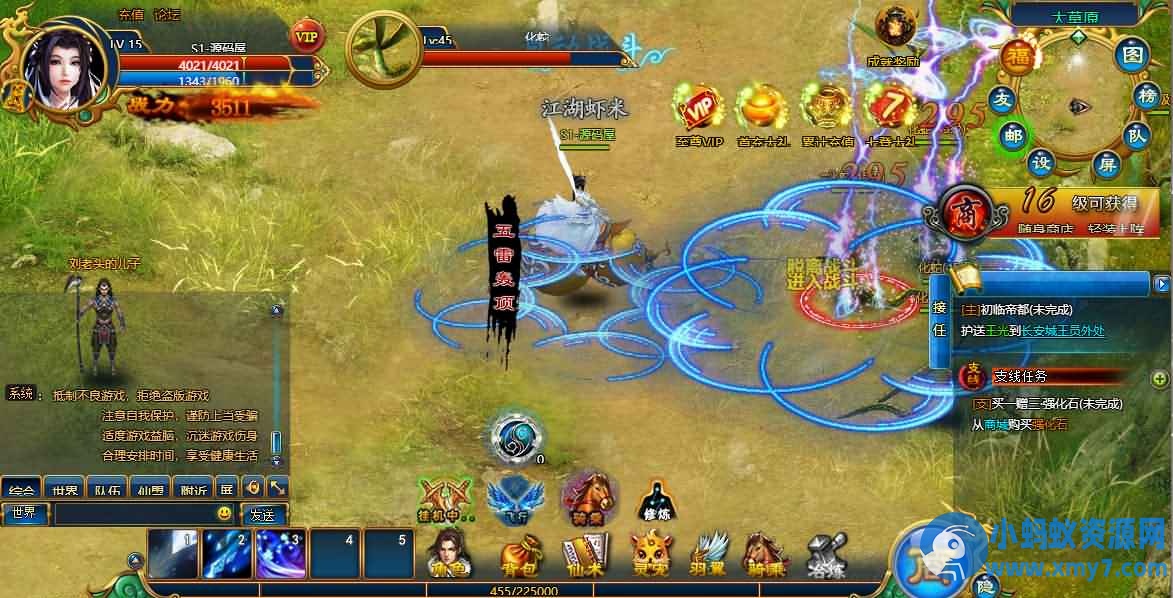Use the skill in hotbar slot 2
The width and height of the screenshot is (1173, 598).
point(227,553)
